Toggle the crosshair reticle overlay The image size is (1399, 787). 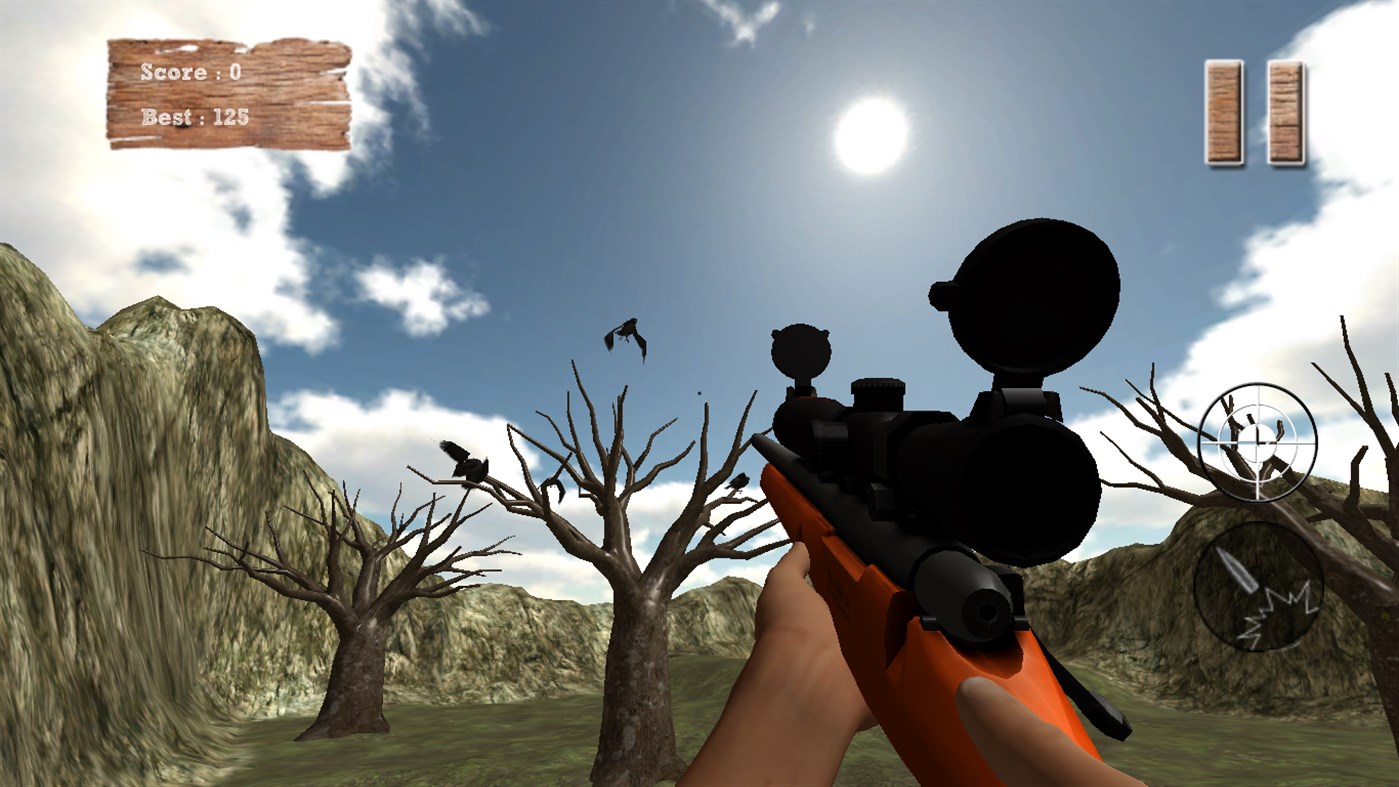pos(1256,442)
